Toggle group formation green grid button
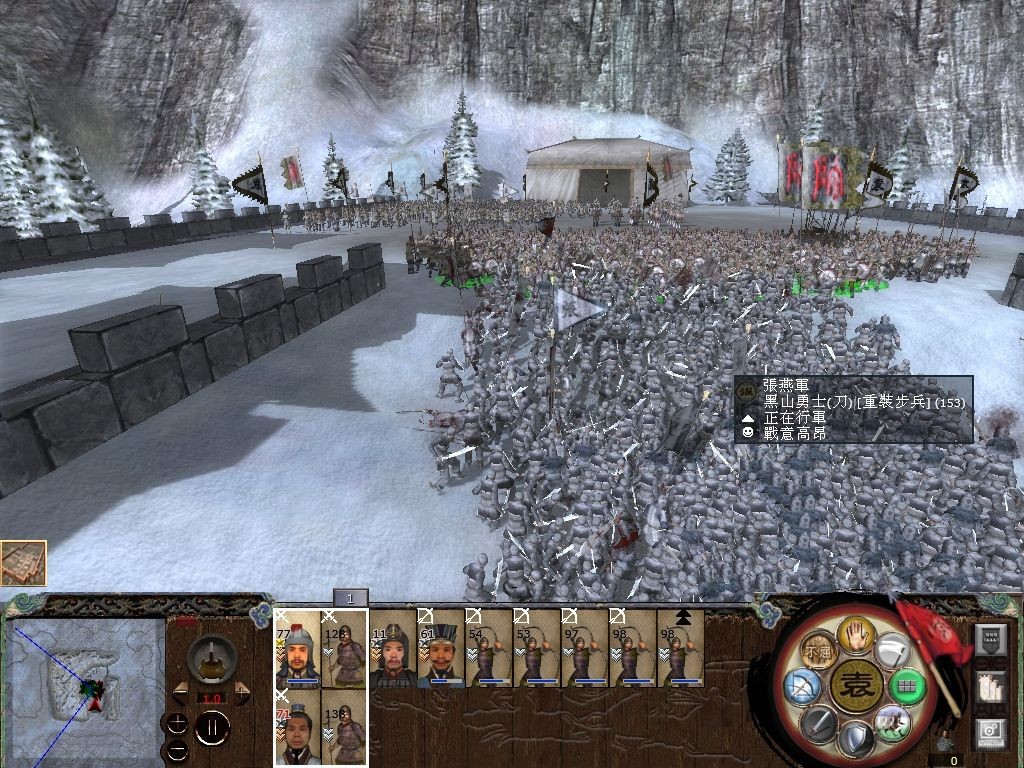The image size is (1024, 768). [908, 687]
